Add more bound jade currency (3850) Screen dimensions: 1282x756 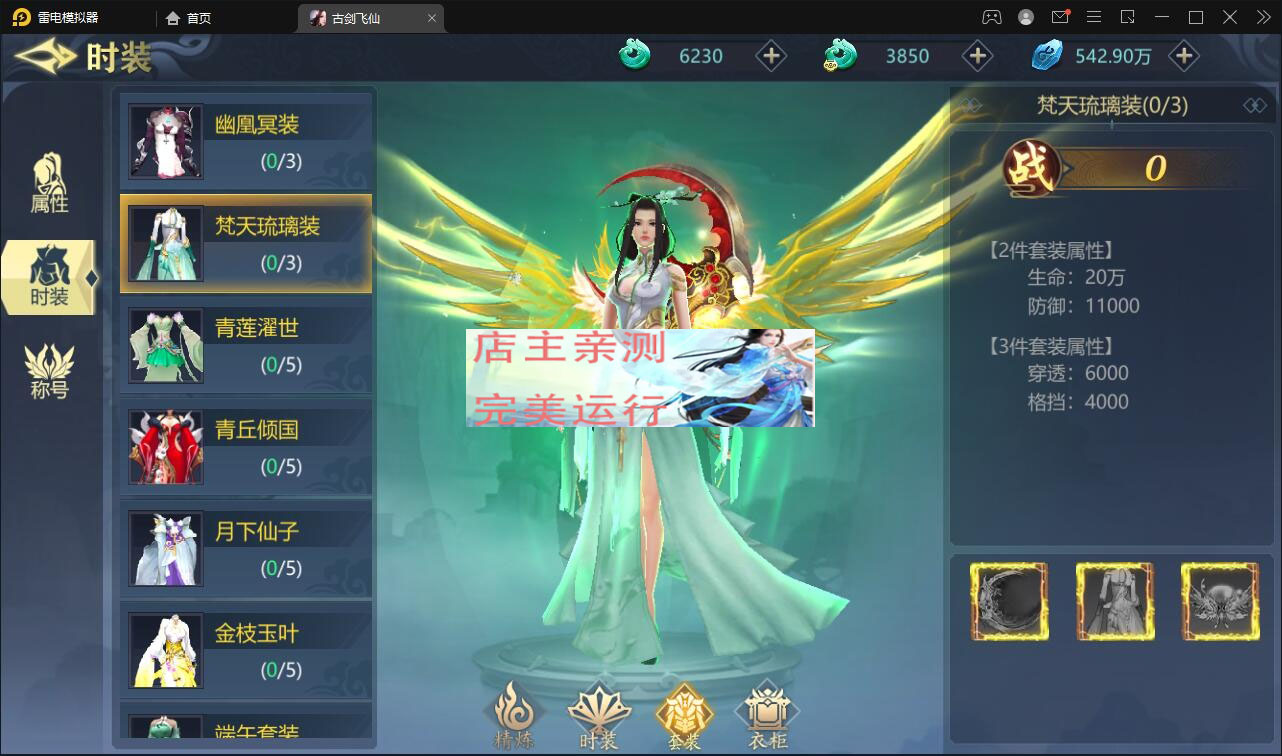click(x=977, y=56)
